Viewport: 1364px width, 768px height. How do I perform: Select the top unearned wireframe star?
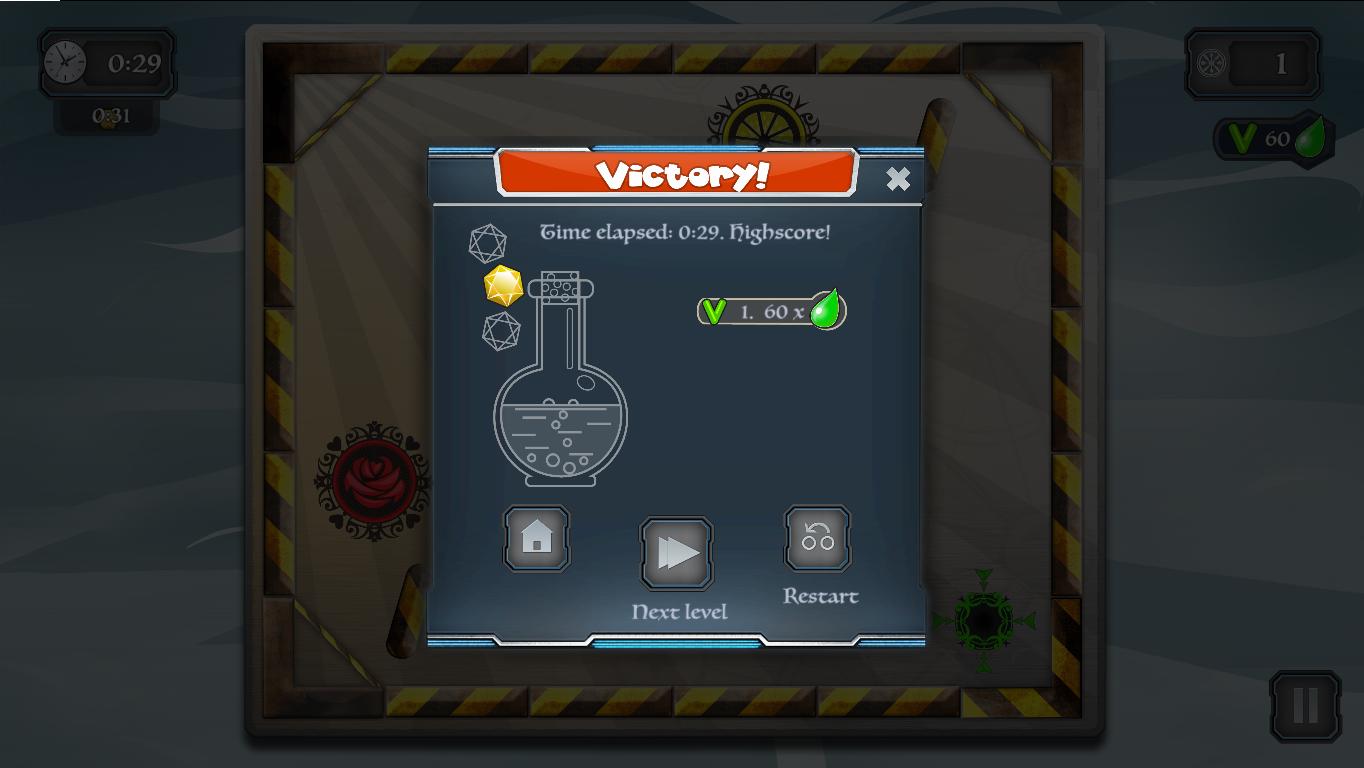(x=487, y=243)
